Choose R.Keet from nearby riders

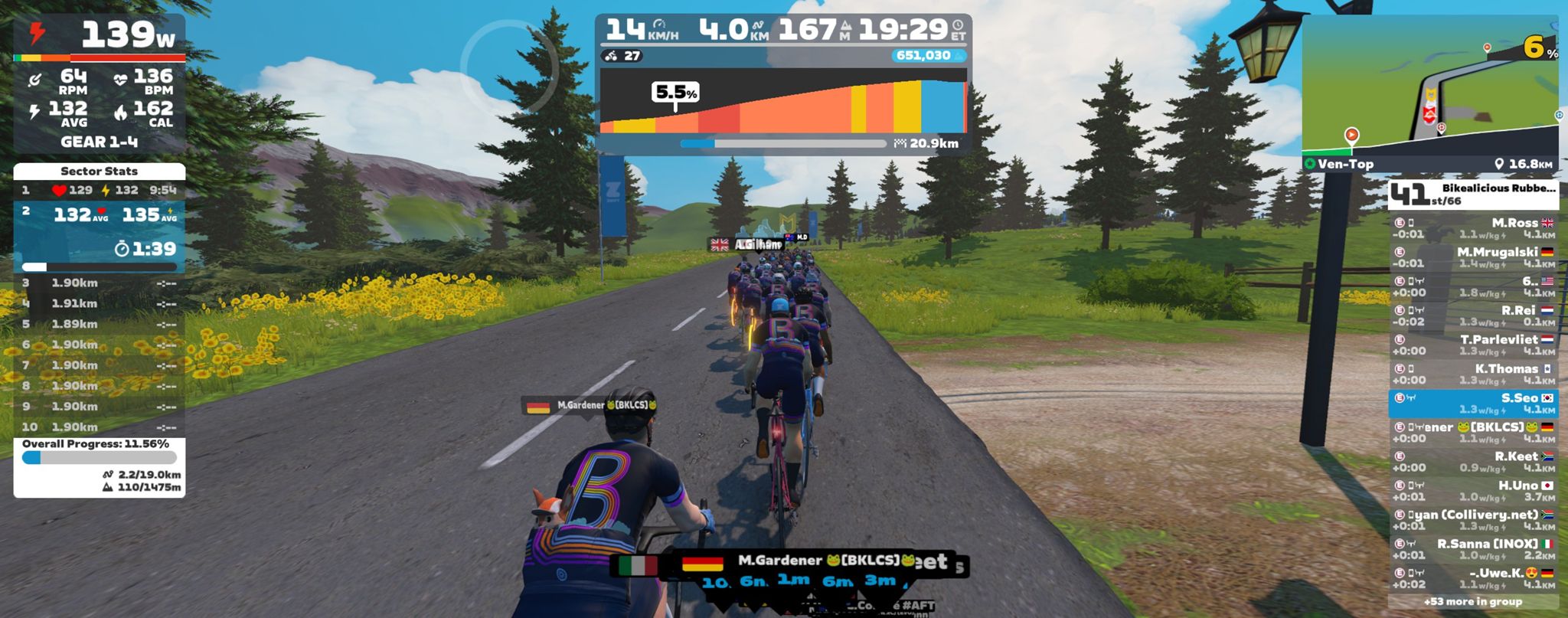1472,461
